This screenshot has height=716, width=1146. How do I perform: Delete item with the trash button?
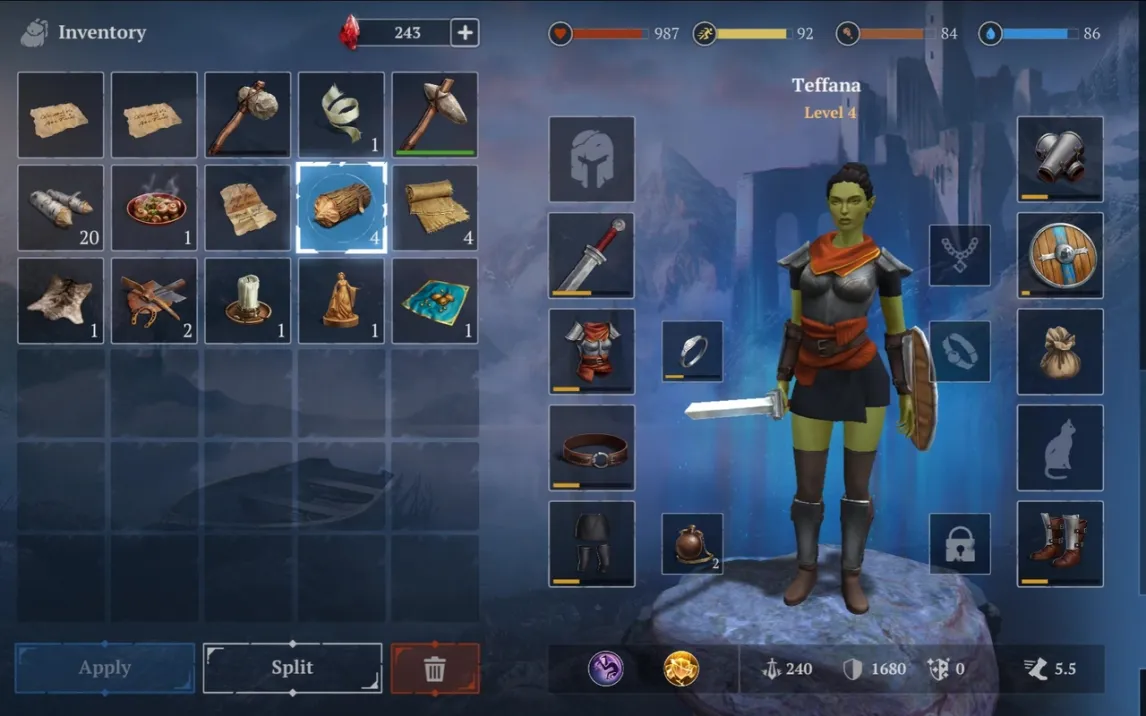point(434,668)
